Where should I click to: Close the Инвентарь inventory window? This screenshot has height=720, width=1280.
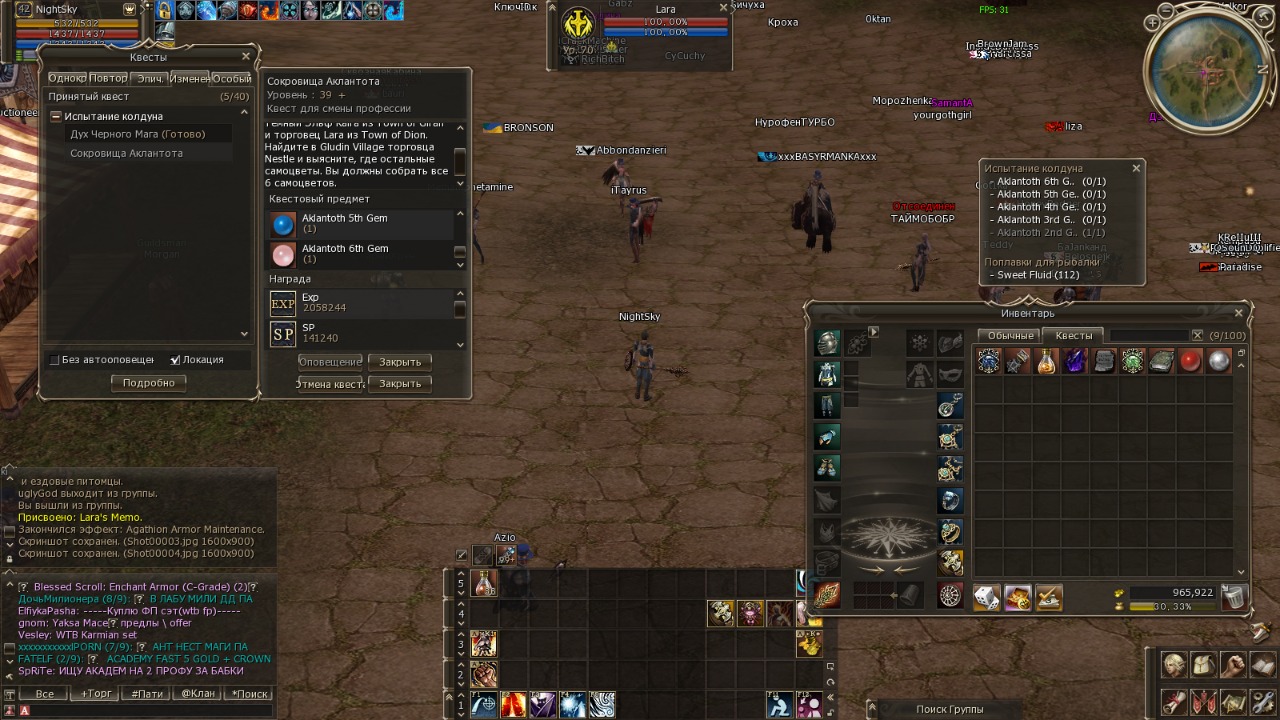[x=1240, y=313]
